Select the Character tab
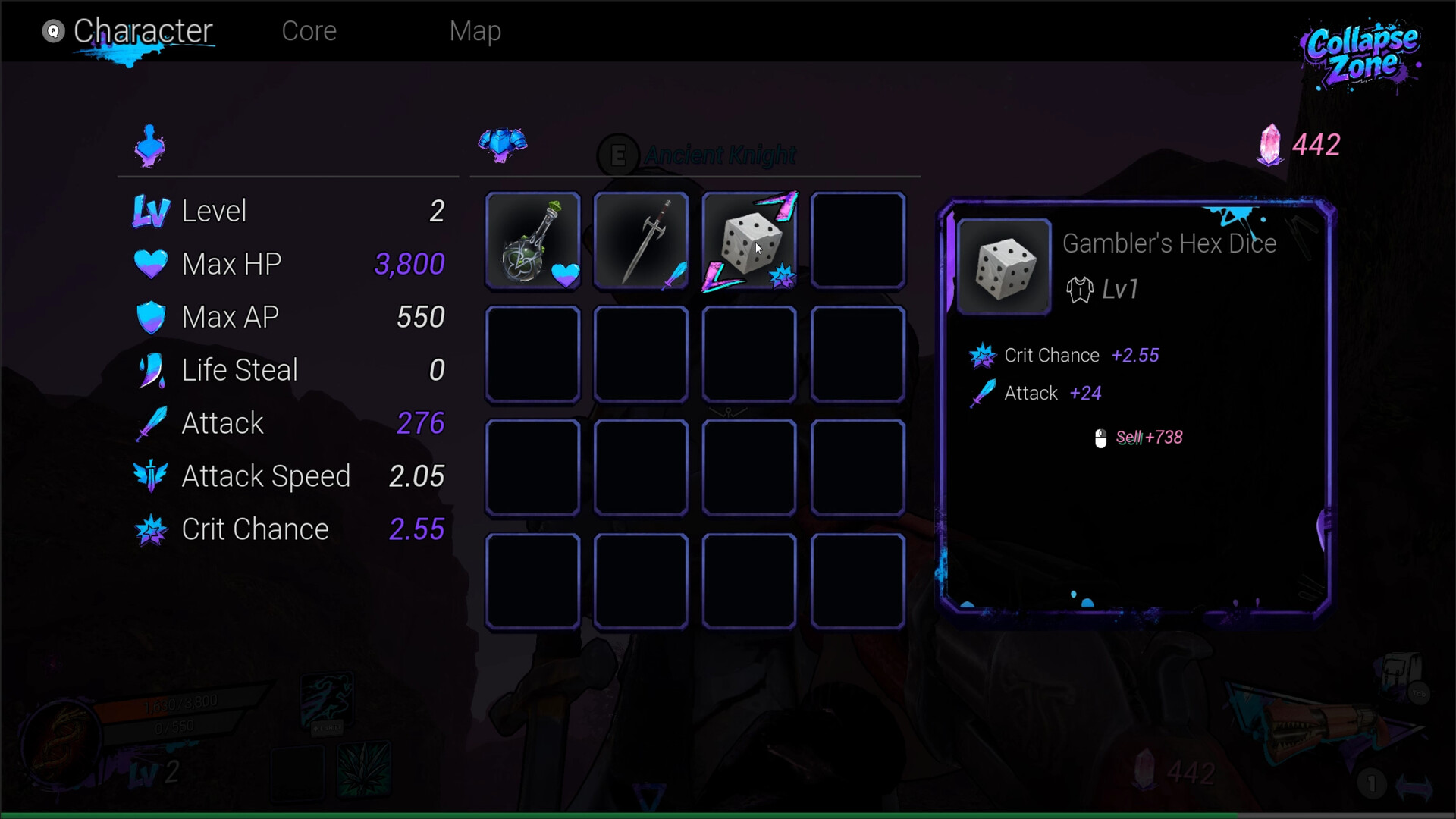Image resolution: width=1456 pixels, height=819 pixels. pyautogui.click(x=143, y=31)
